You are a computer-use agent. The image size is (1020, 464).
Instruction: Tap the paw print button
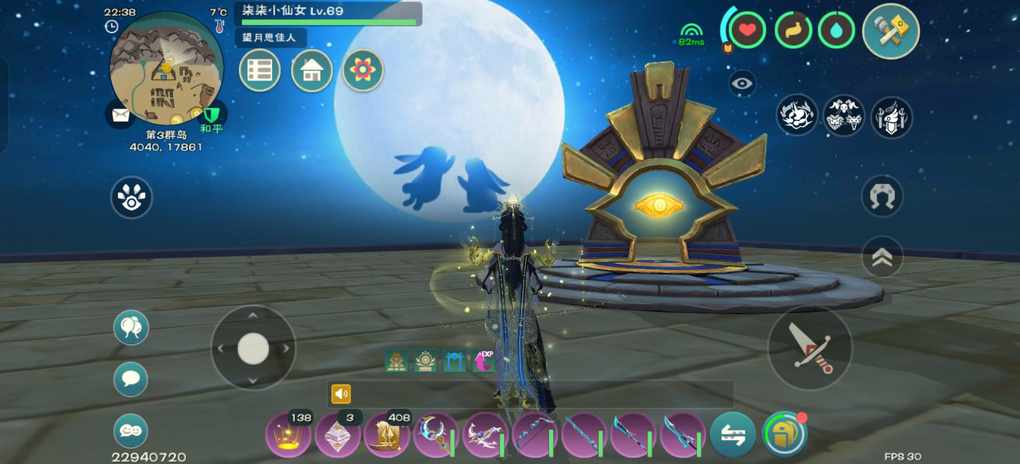point(131,198)
